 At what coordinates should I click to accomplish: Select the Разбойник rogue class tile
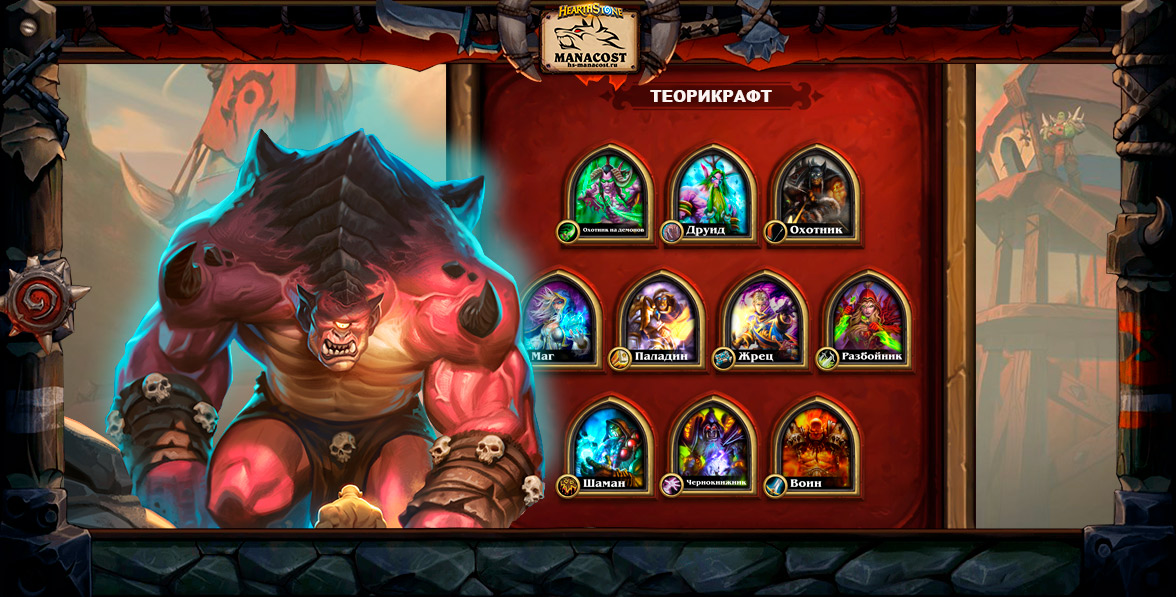pyautogui.click(x=867, y=317)
